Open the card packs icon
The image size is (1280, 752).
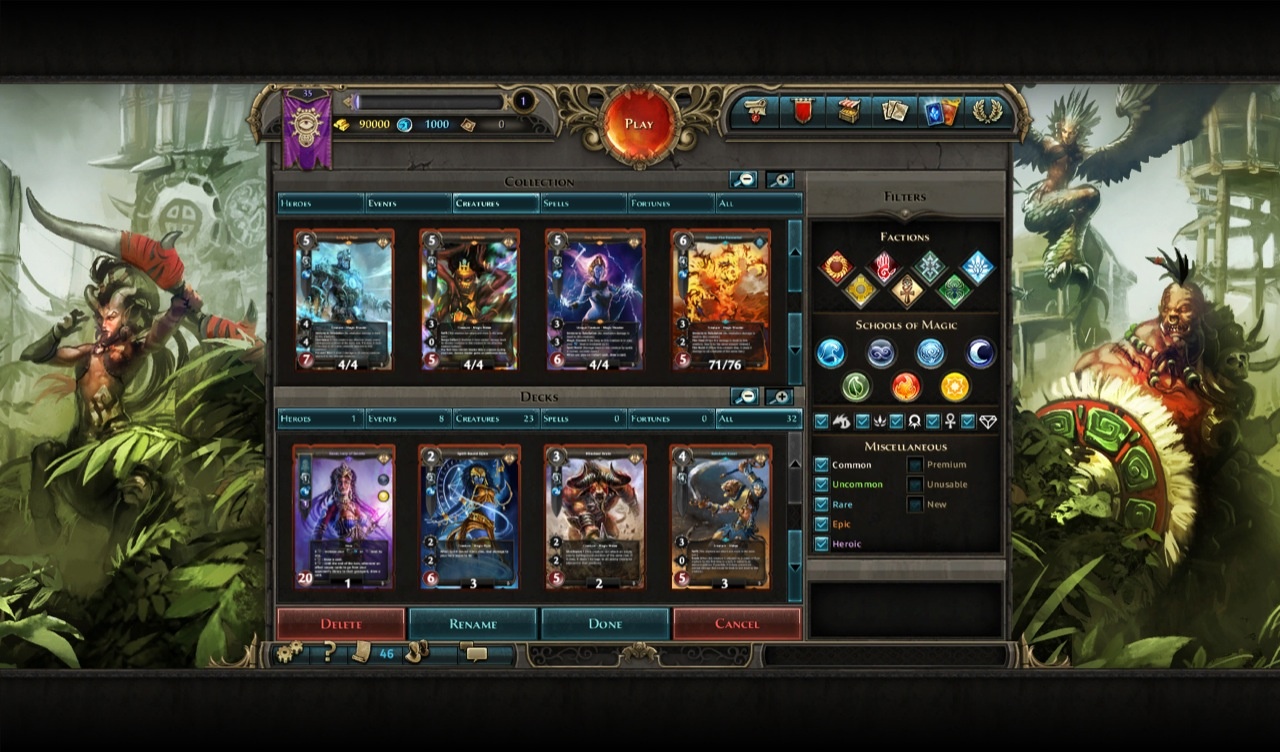[x=942, y=113]
